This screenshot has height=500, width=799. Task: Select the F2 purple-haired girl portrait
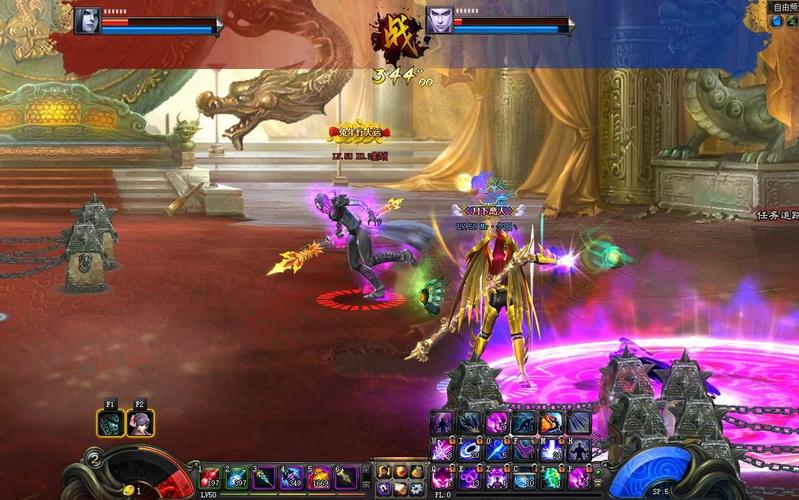[140, 423]
